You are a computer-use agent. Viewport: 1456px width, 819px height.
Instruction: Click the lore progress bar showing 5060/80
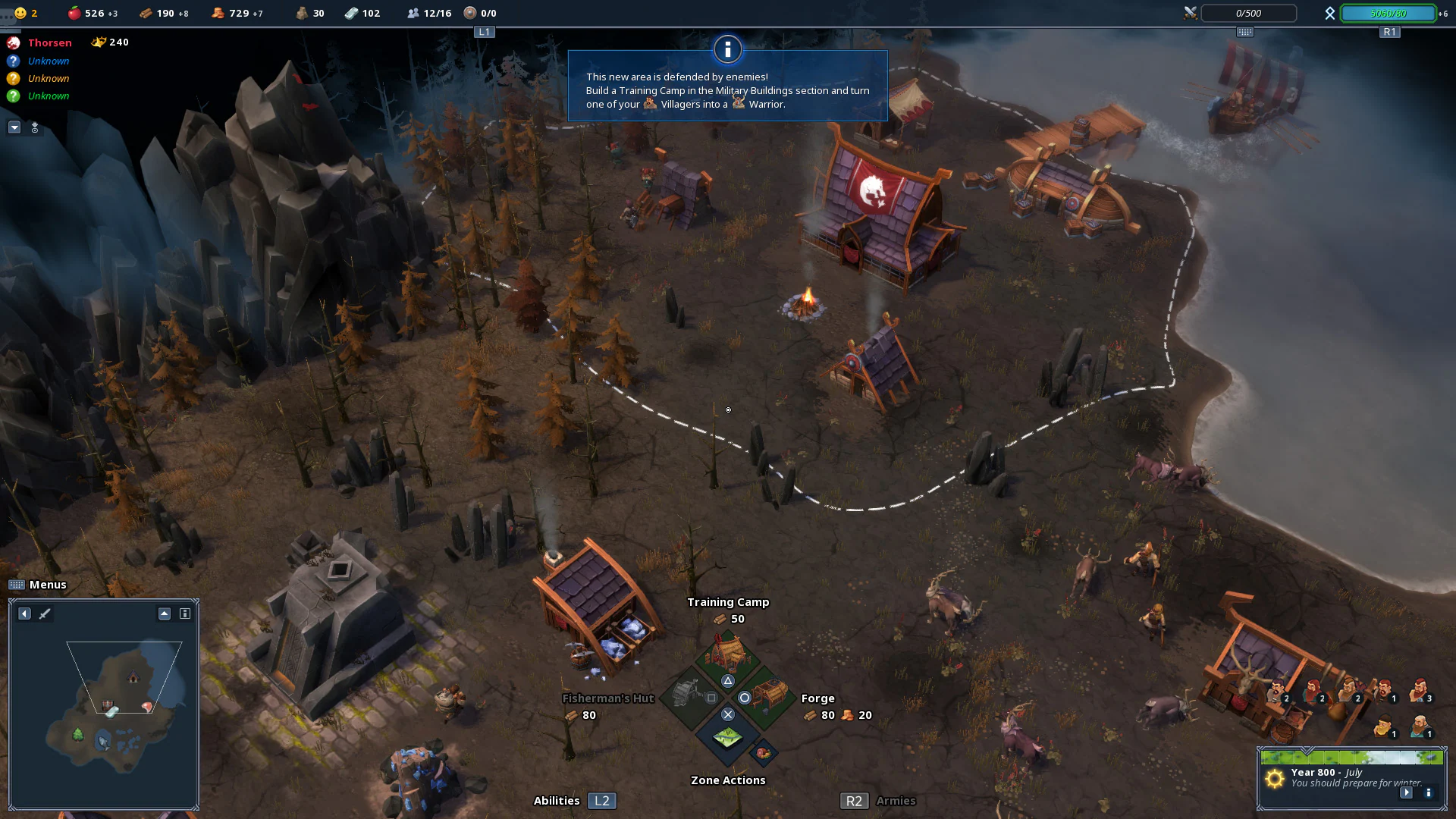[1388, 13]
